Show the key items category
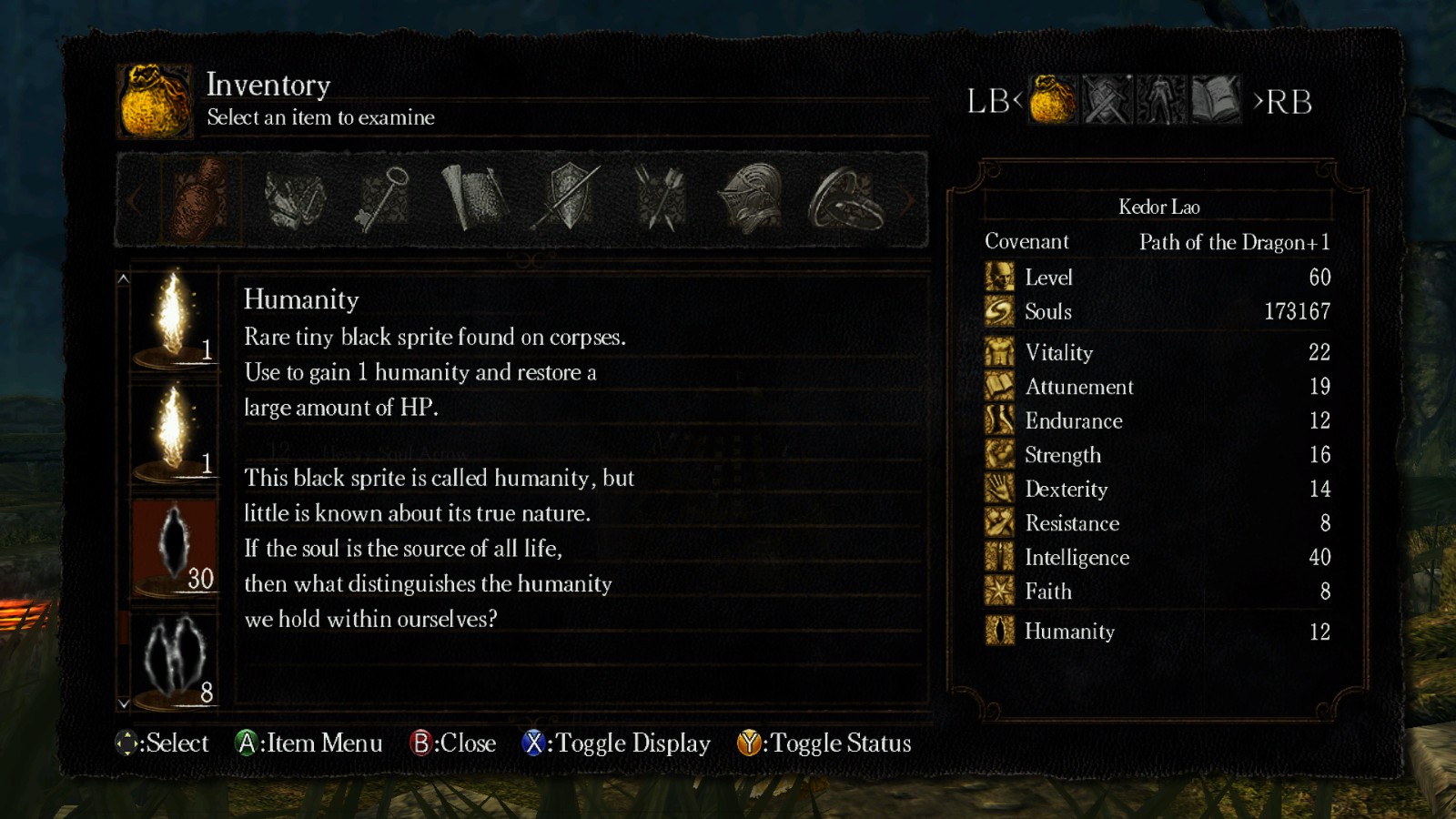1456x819 pixels. 382,199
